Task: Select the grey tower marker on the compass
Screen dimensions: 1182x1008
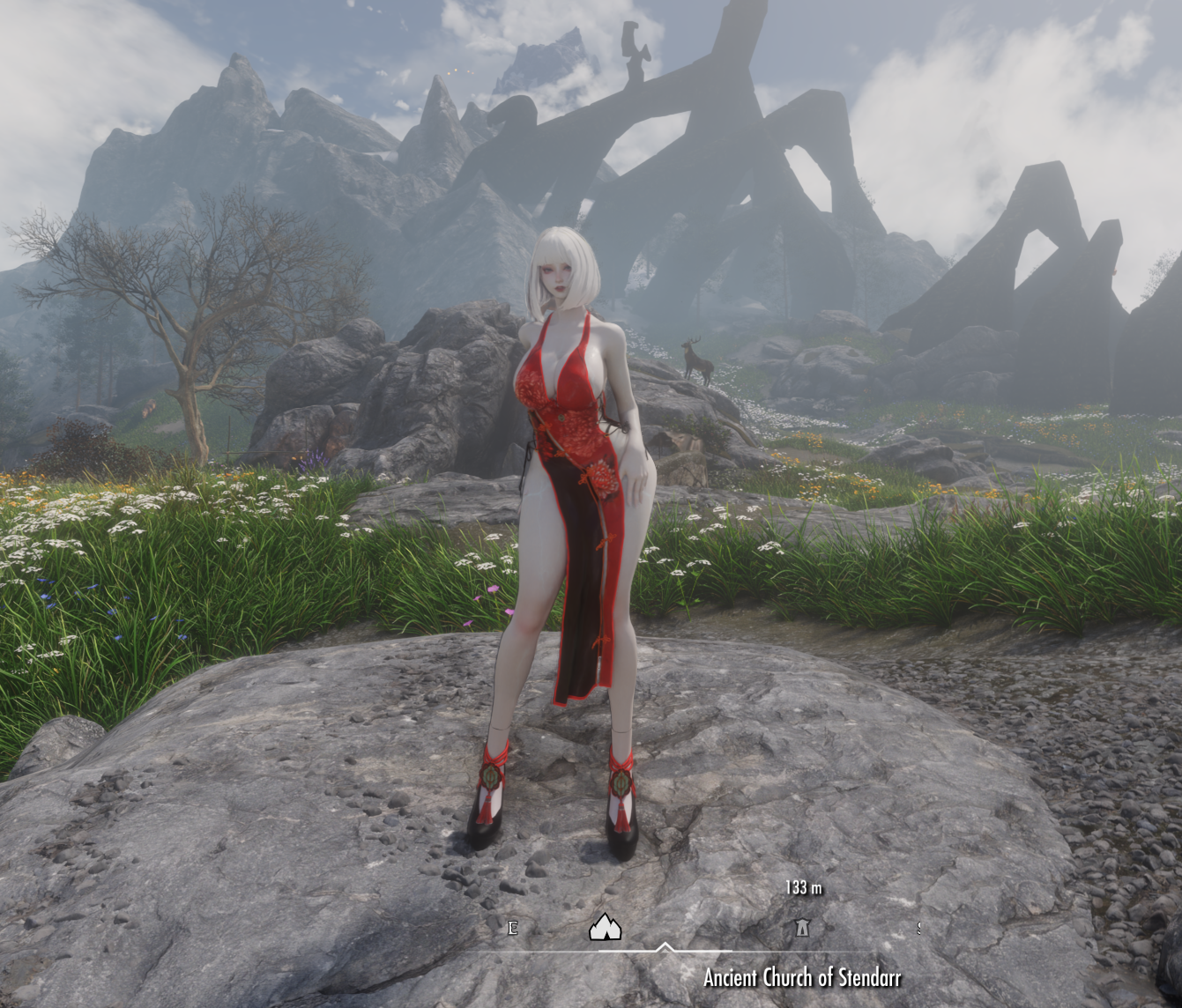Action: coord(802,927)
